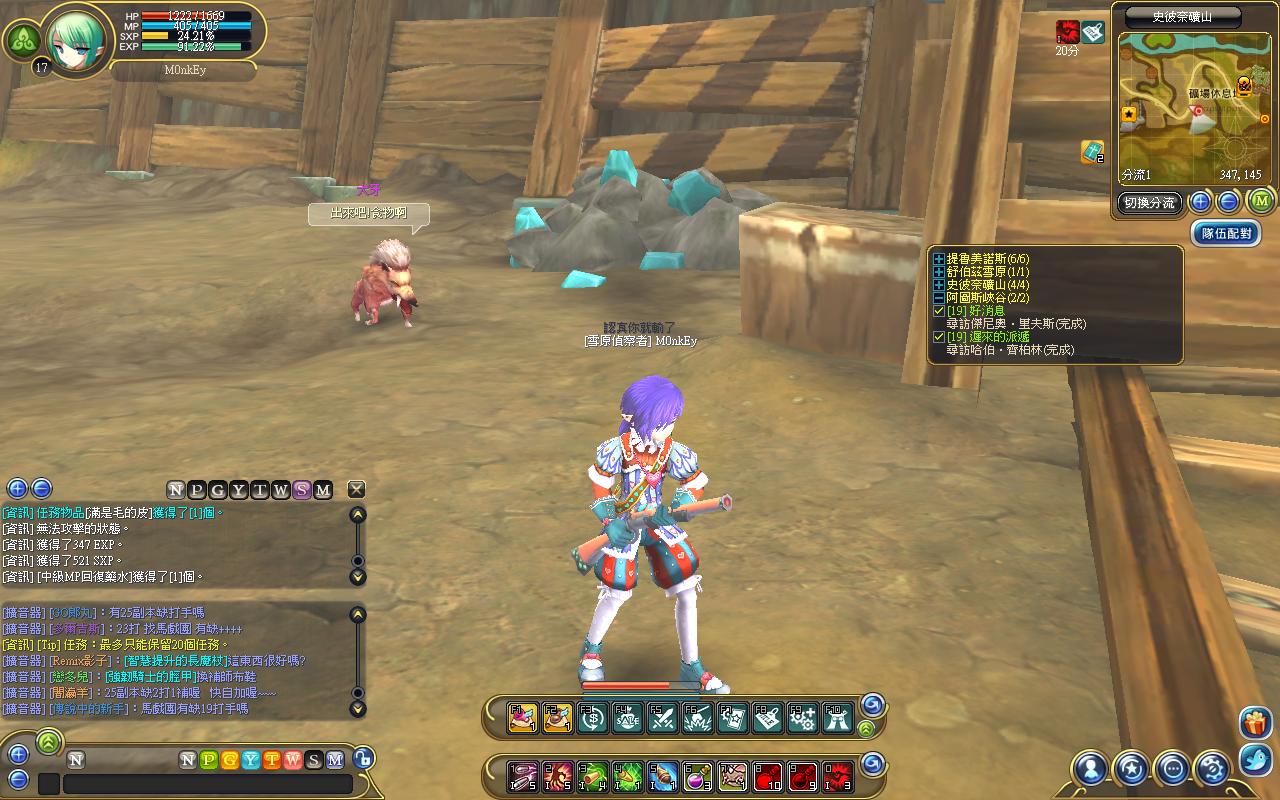Click the blue book notification icon

click(1091, 152)
